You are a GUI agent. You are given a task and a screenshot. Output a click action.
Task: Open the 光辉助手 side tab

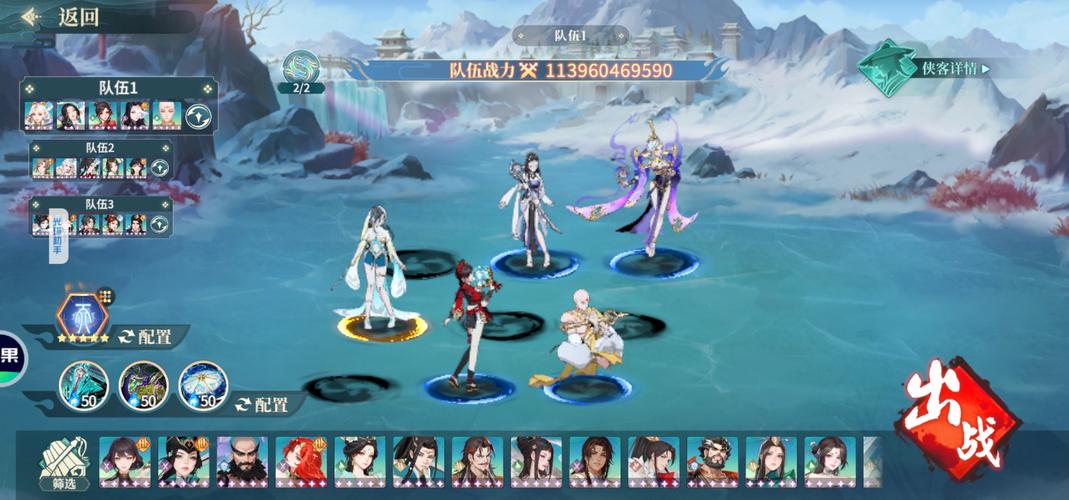pyautogui.click(x=57, y=236)
